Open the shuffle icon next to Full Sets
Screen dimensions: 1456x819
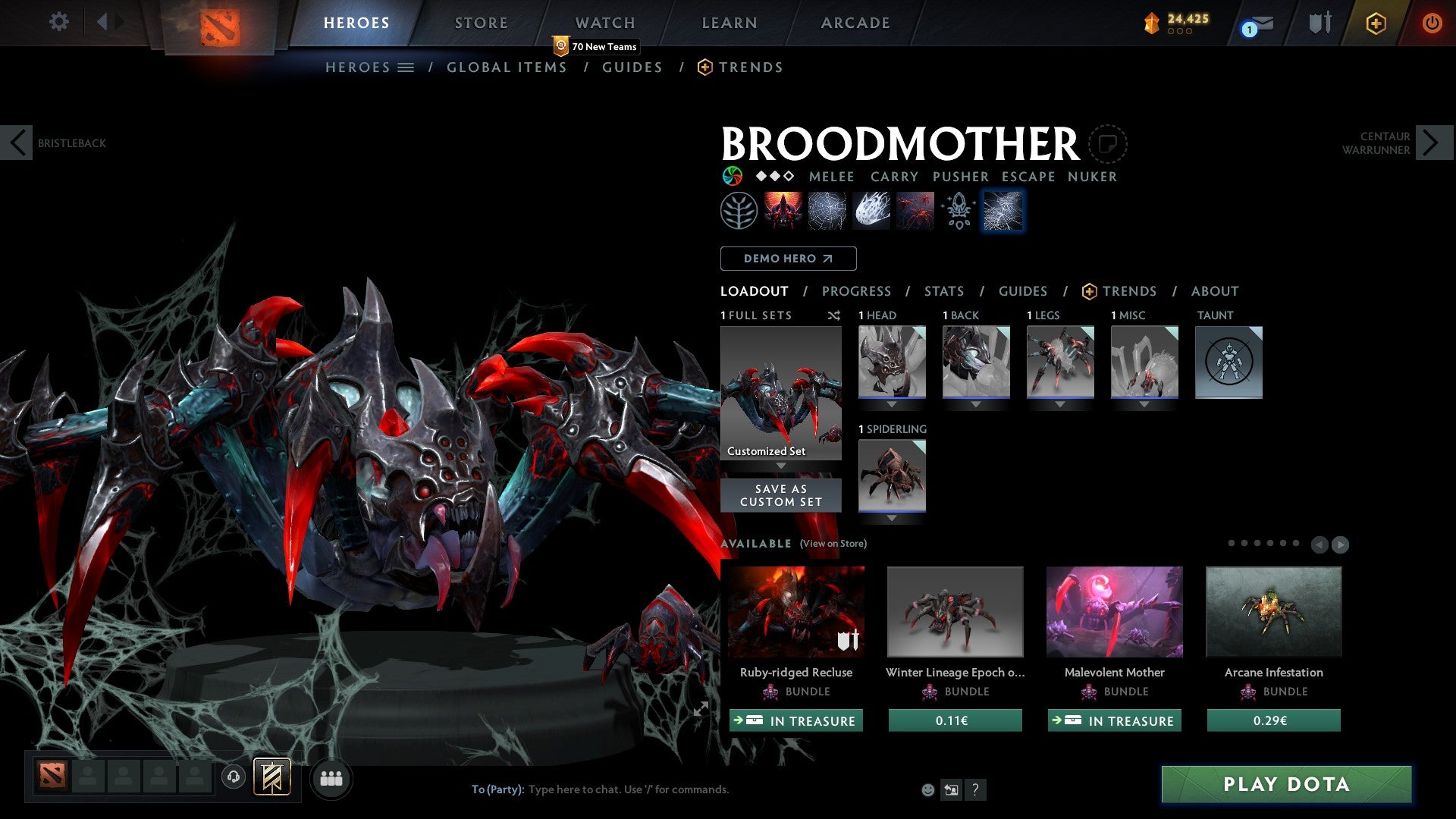click(834, 315)
